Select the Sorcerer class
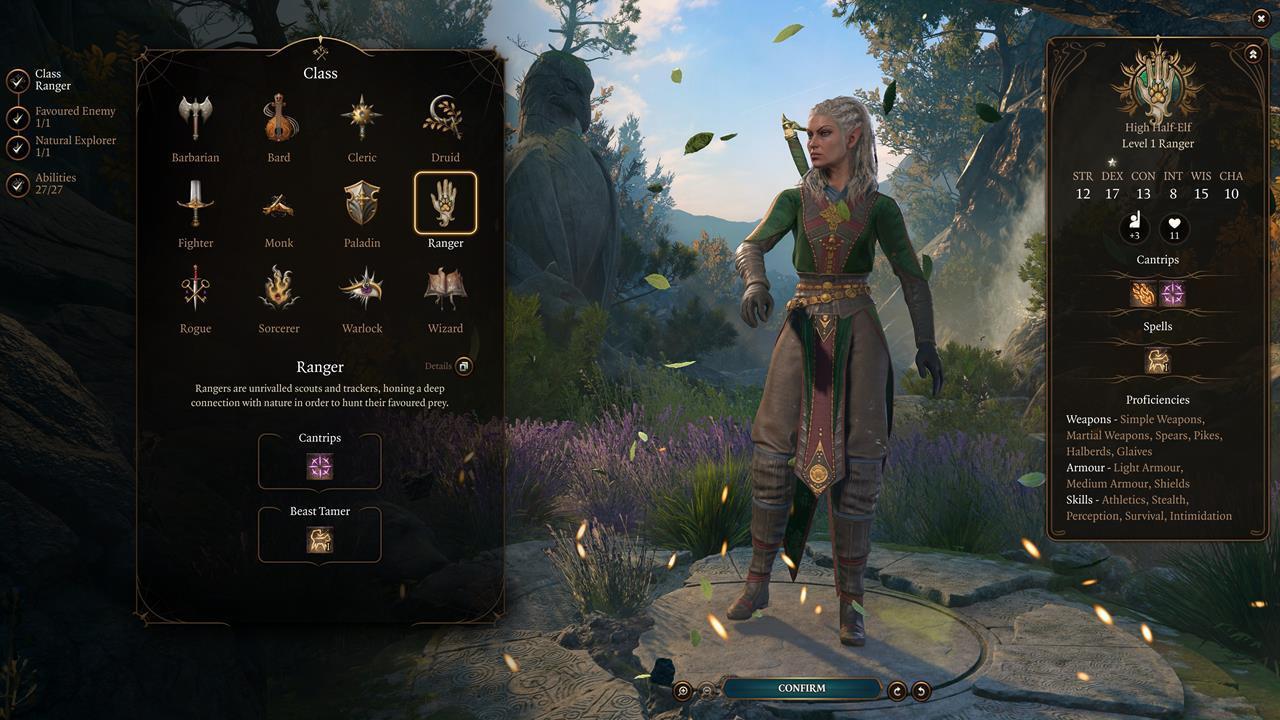This screenshot has width=1280, height=720. 279,290
